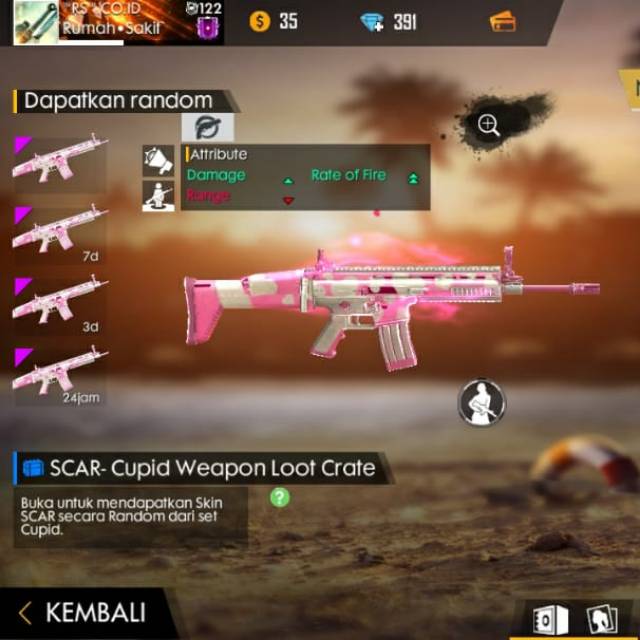Click the megaphone attribute icon
Viewport: 640px width, 640px height.
(159, 160)
